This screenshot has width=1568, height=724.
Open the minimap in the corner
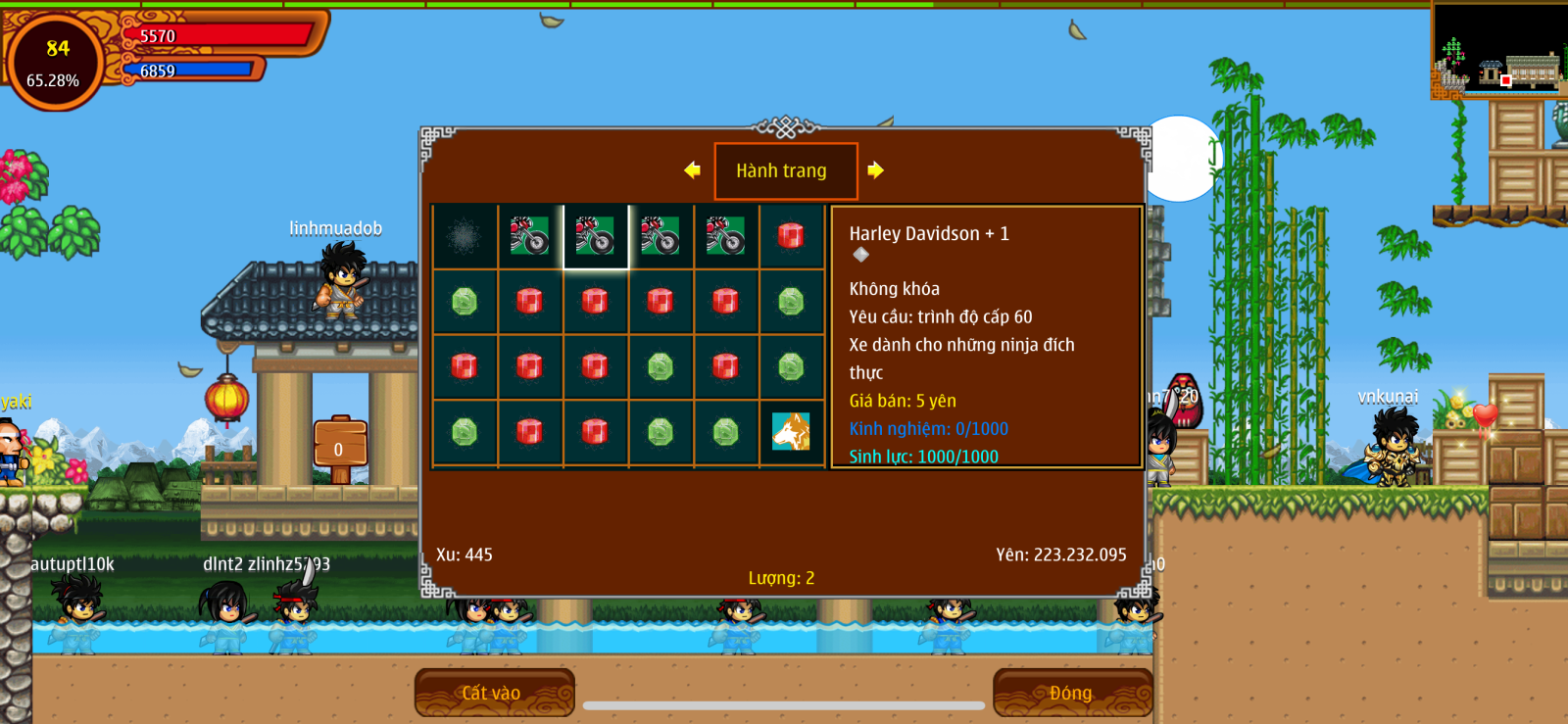1497,49
